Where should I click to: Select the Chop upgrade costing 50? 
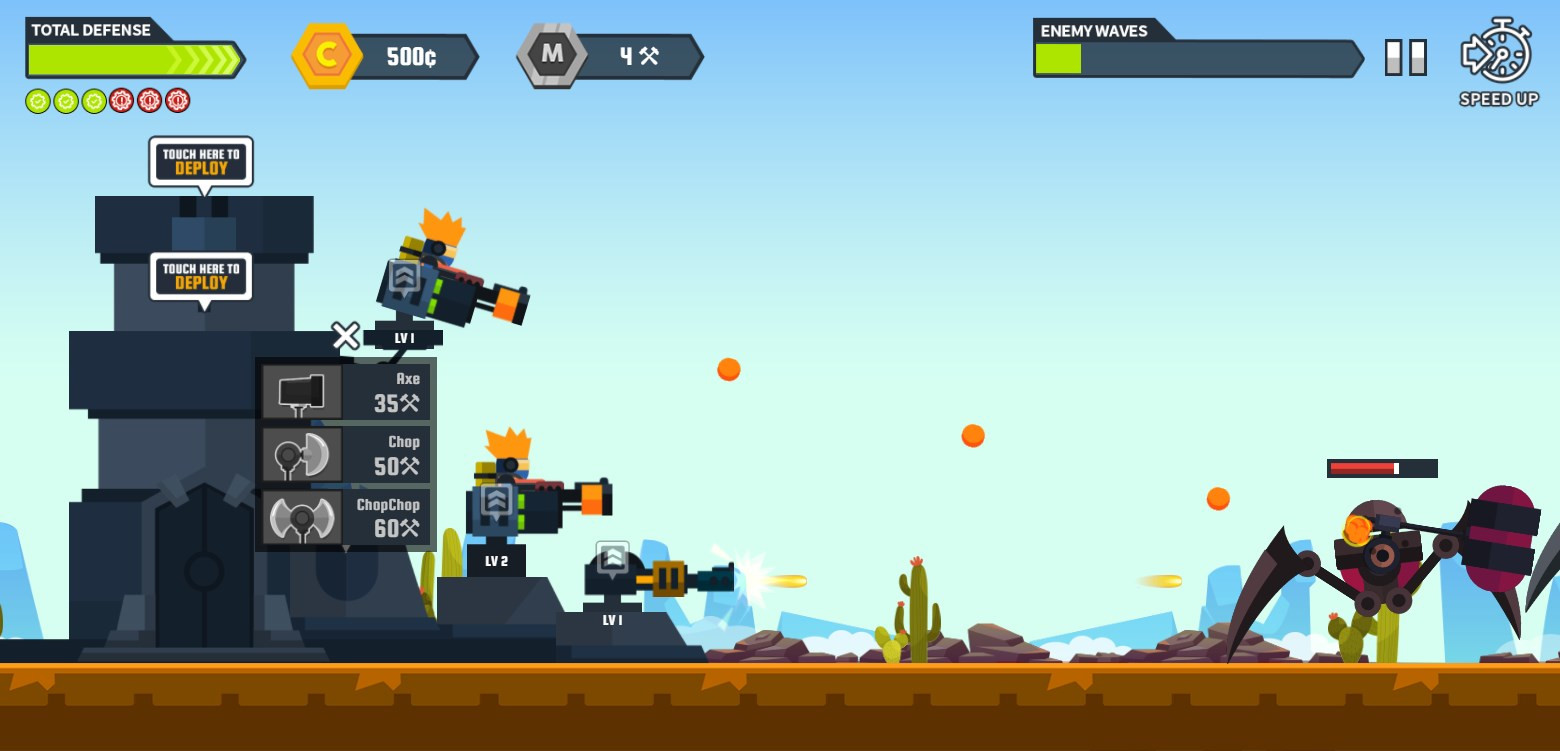[x=346, y=454]
